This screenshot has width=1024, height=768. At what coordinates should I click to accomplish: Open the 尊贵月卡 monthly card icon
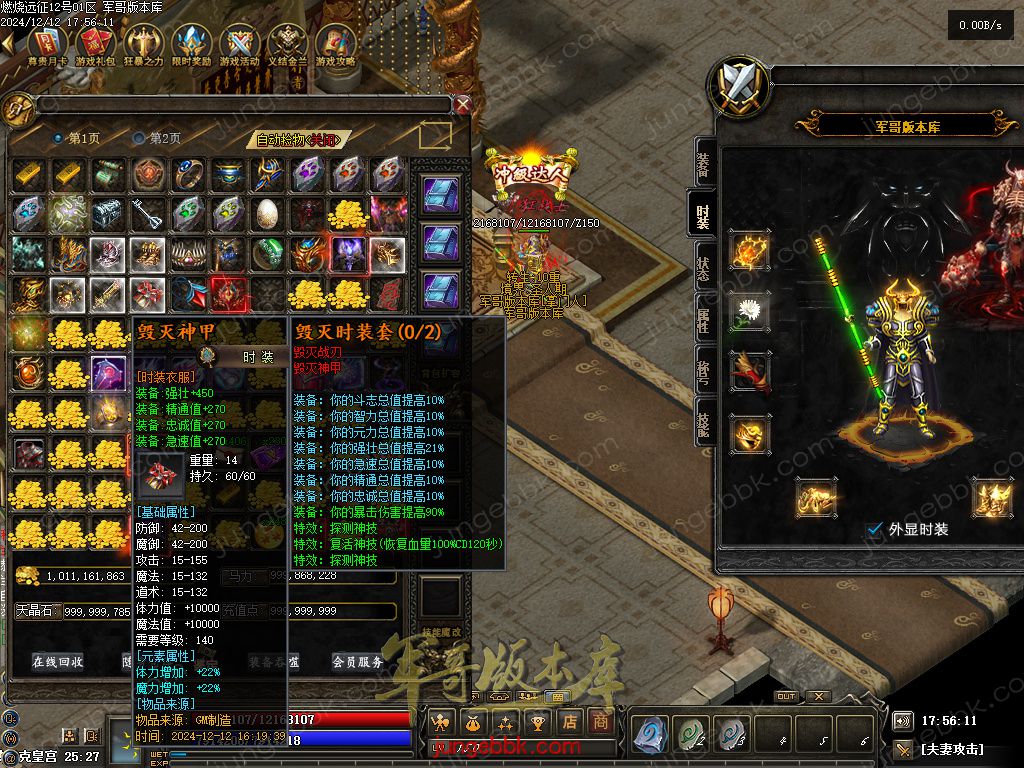tap(47, 44)
